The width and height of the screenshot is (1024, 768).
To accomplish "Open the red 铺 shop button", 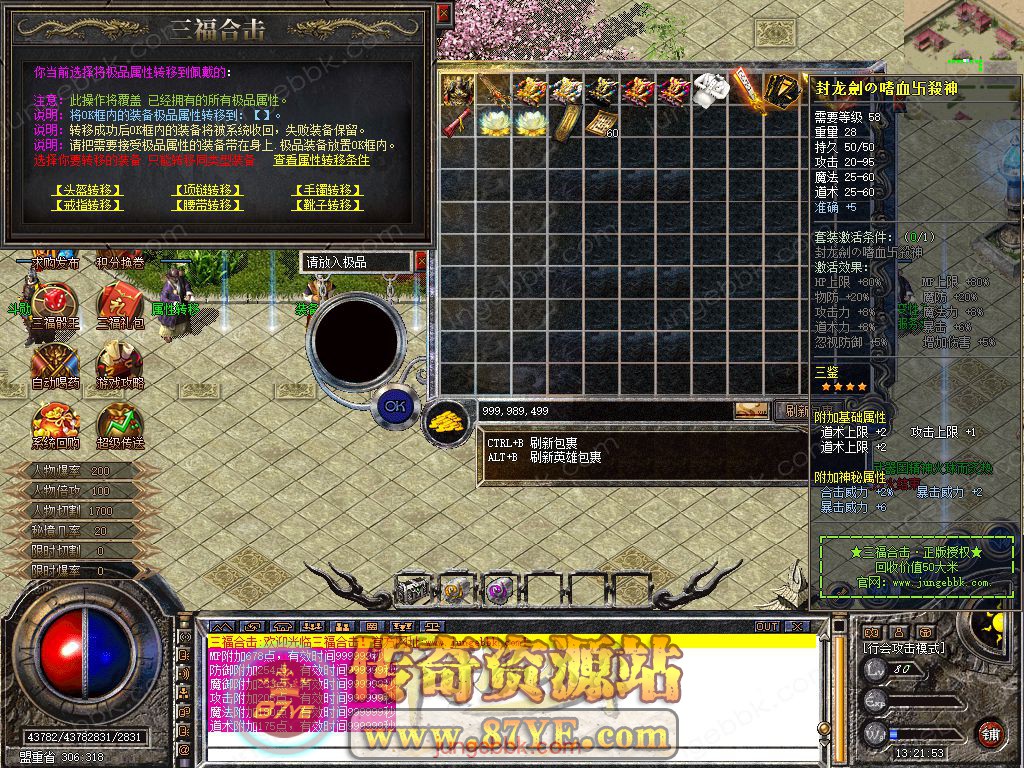I will point(991,733).
